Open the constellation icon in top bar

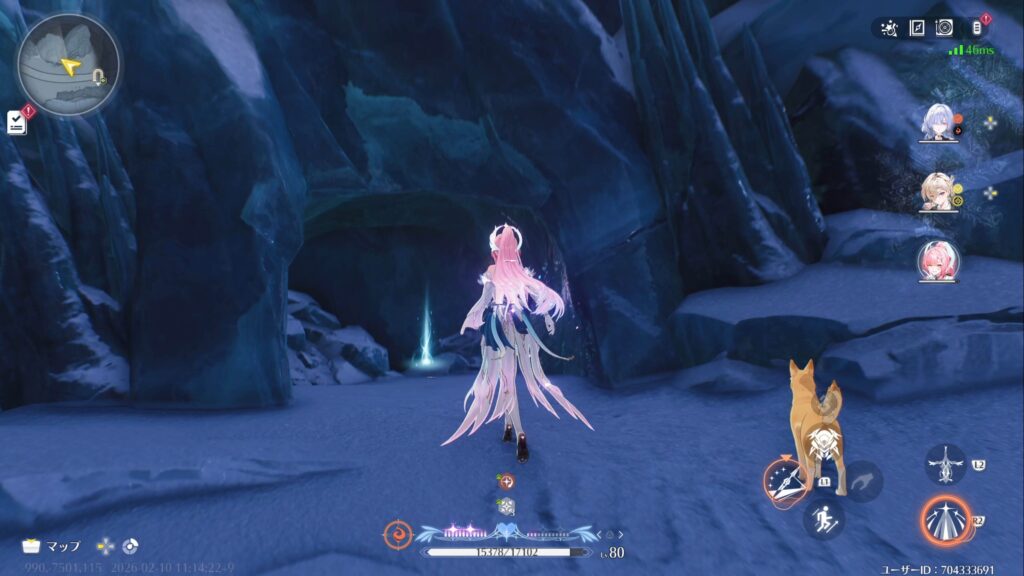pos(889,28)
